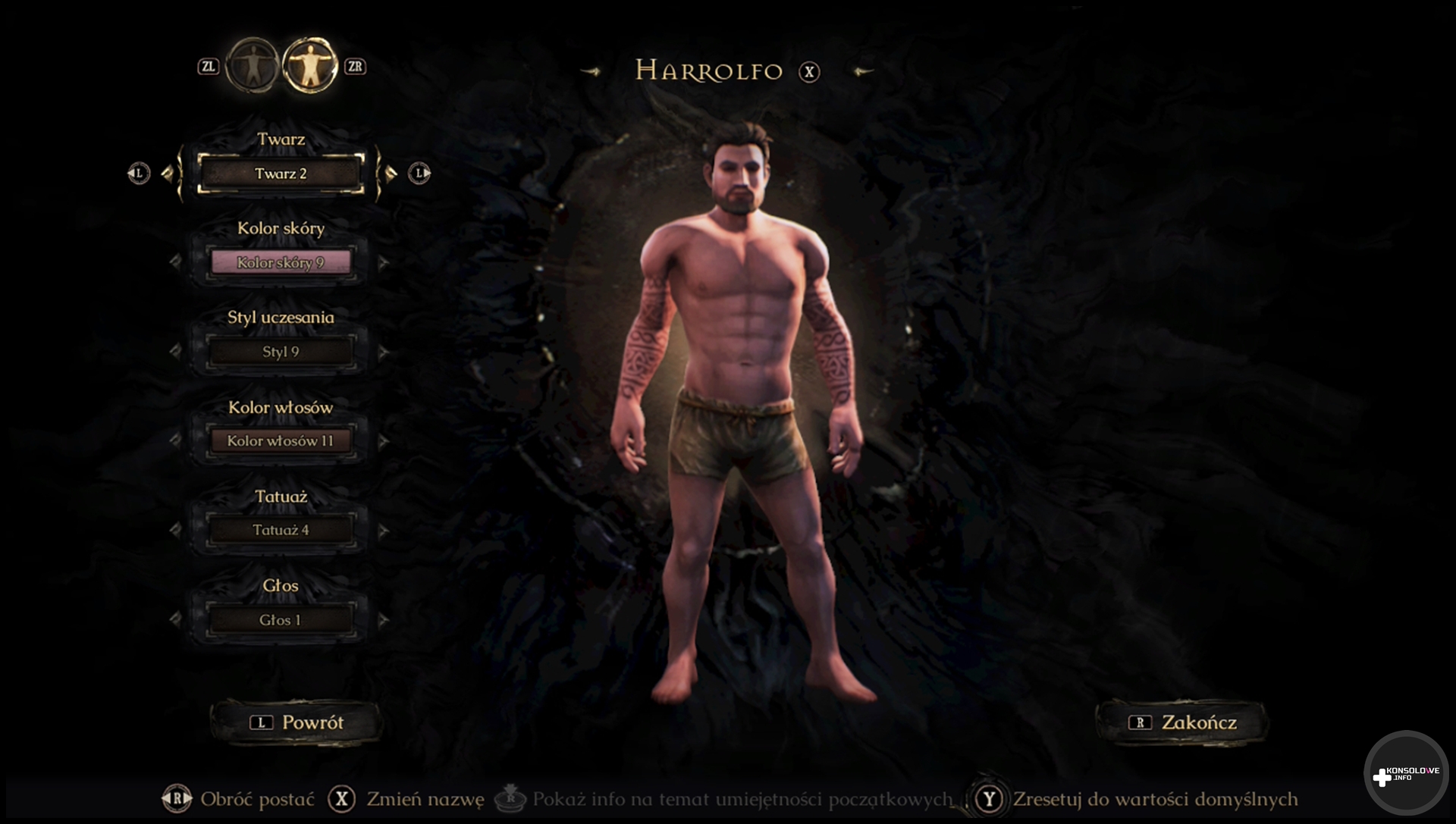Edit the character name Harrolfo
The width and height of the screenshot is (1456, 824).
pyautogui.click(x=709, y=71)
